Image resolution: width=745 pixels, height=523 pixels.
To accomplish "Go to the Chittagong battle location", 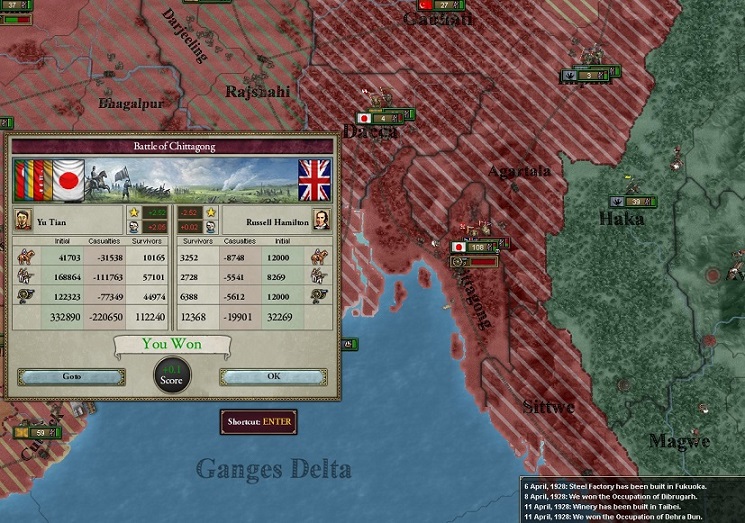I will coord(71,377).
